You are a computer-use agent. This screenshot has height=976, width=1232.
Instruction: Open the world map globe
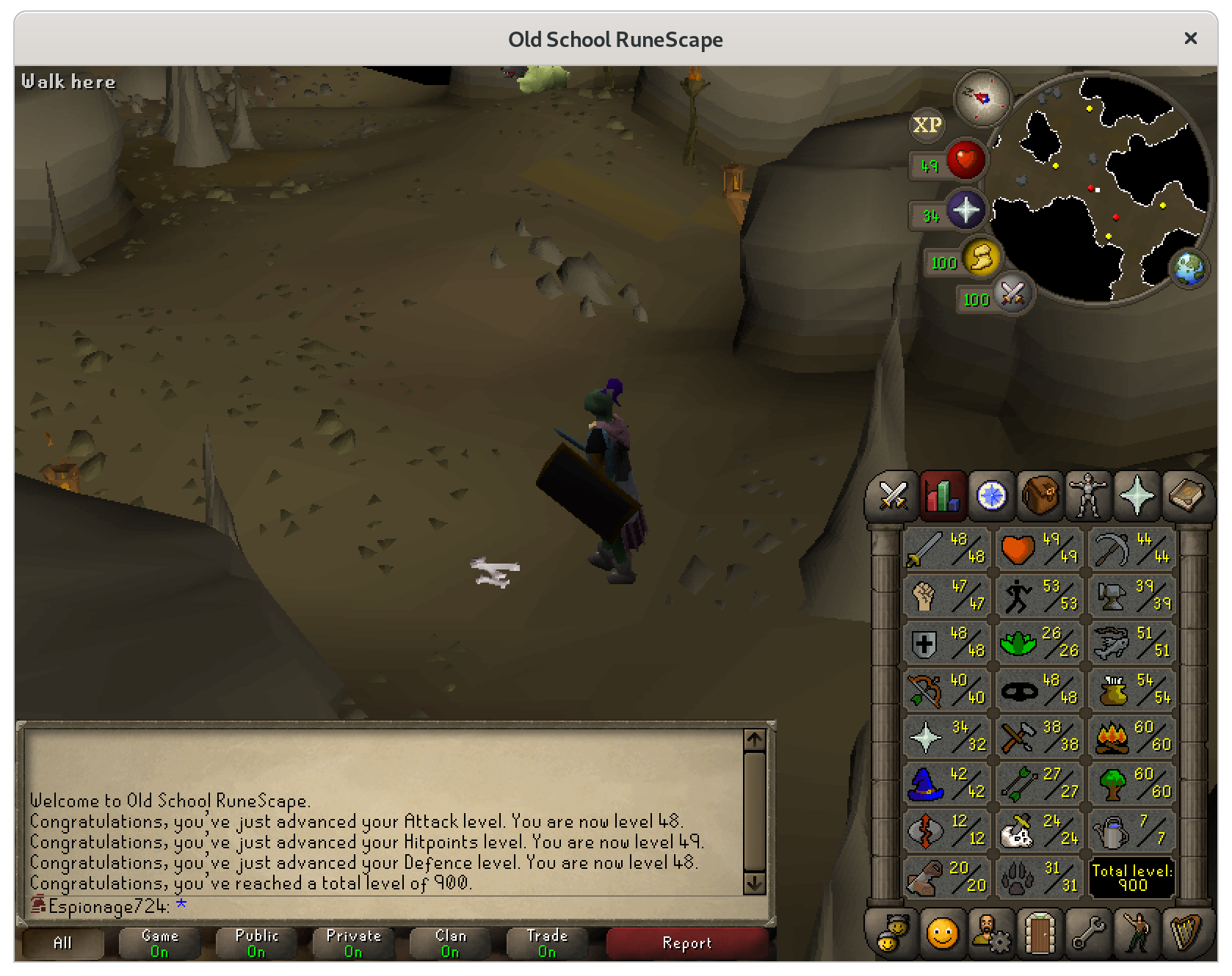1189,269
